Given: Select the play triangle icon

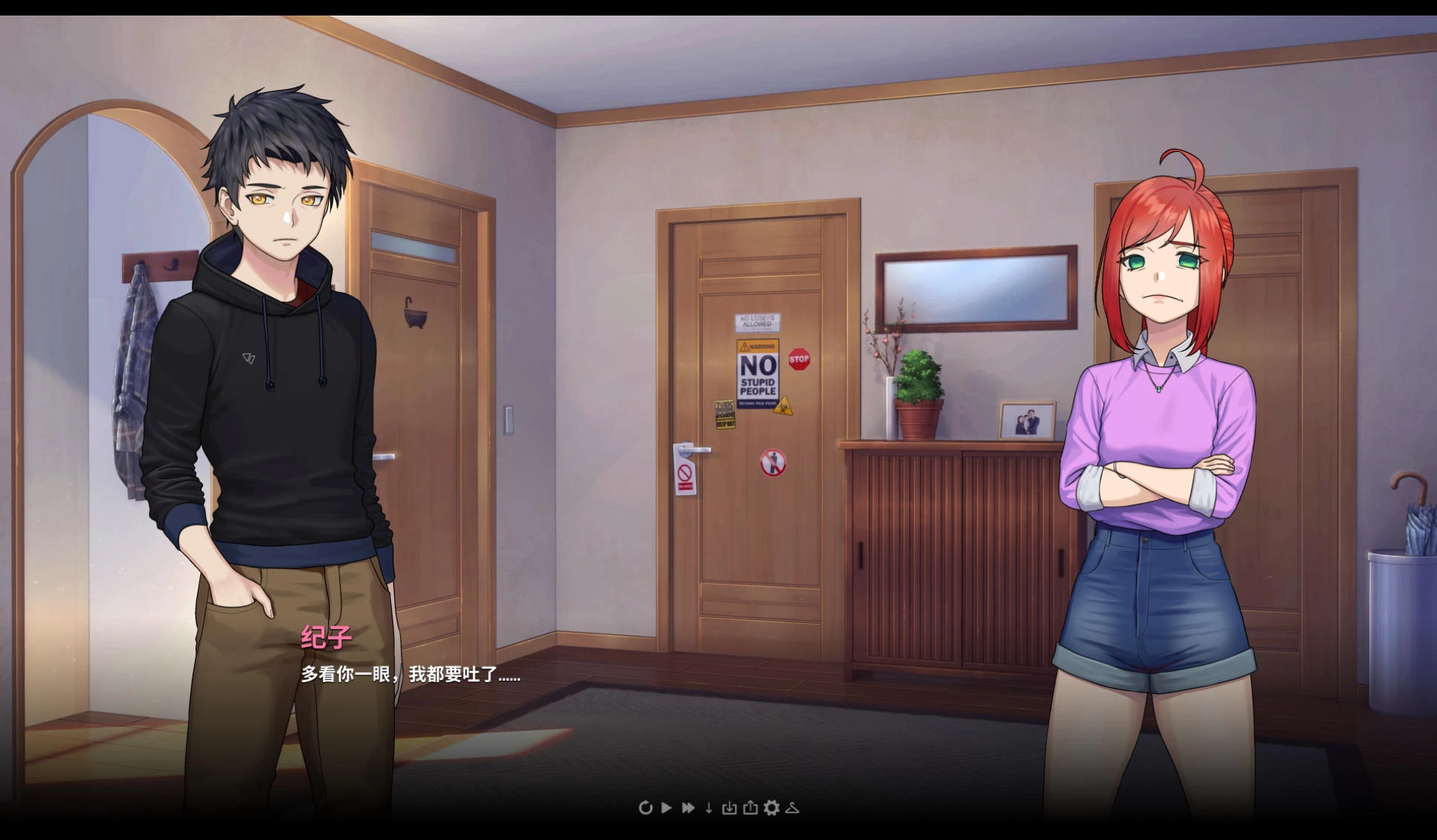Looking at the screenshot, I should click(x=667, y=809).
